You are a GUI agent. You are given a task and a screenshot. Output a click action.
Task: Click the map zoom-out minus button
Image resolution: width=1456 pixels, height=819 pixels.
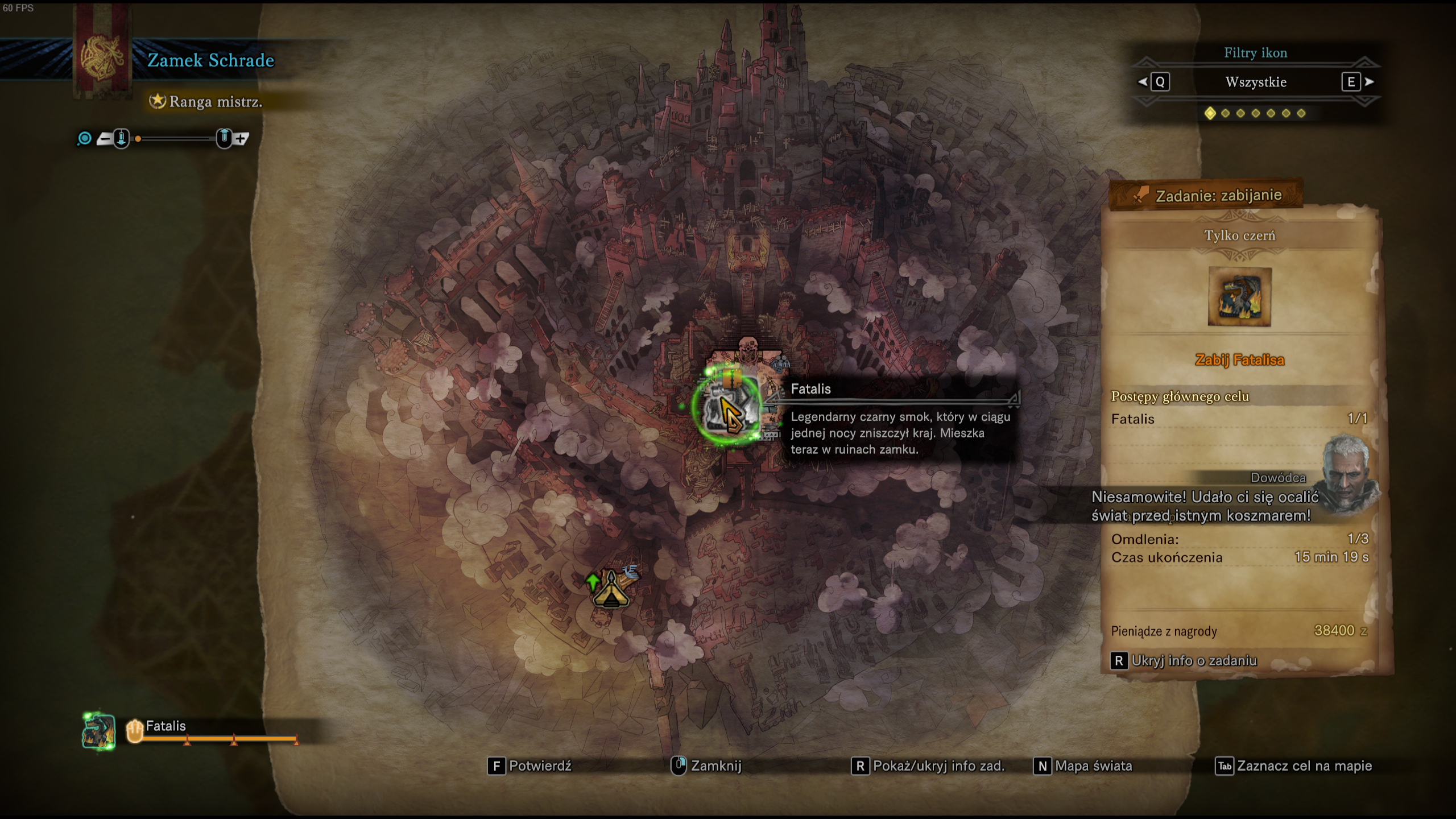pos(105,138)
